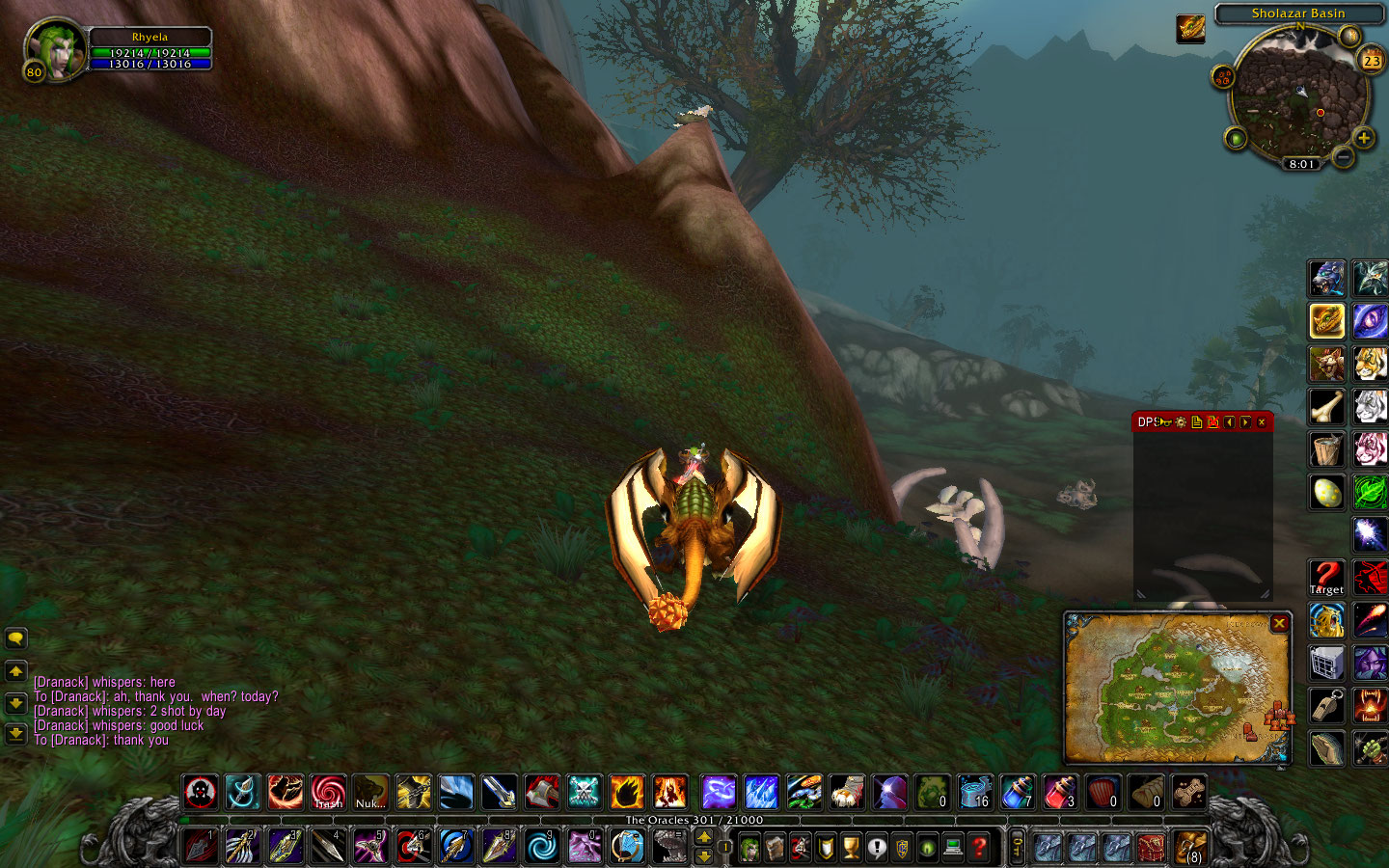Image resolution: width=1389 pixels, height=868 pixels.
Task: Open Character Info via the portrait micro button
Action: (x=750, y=847)
